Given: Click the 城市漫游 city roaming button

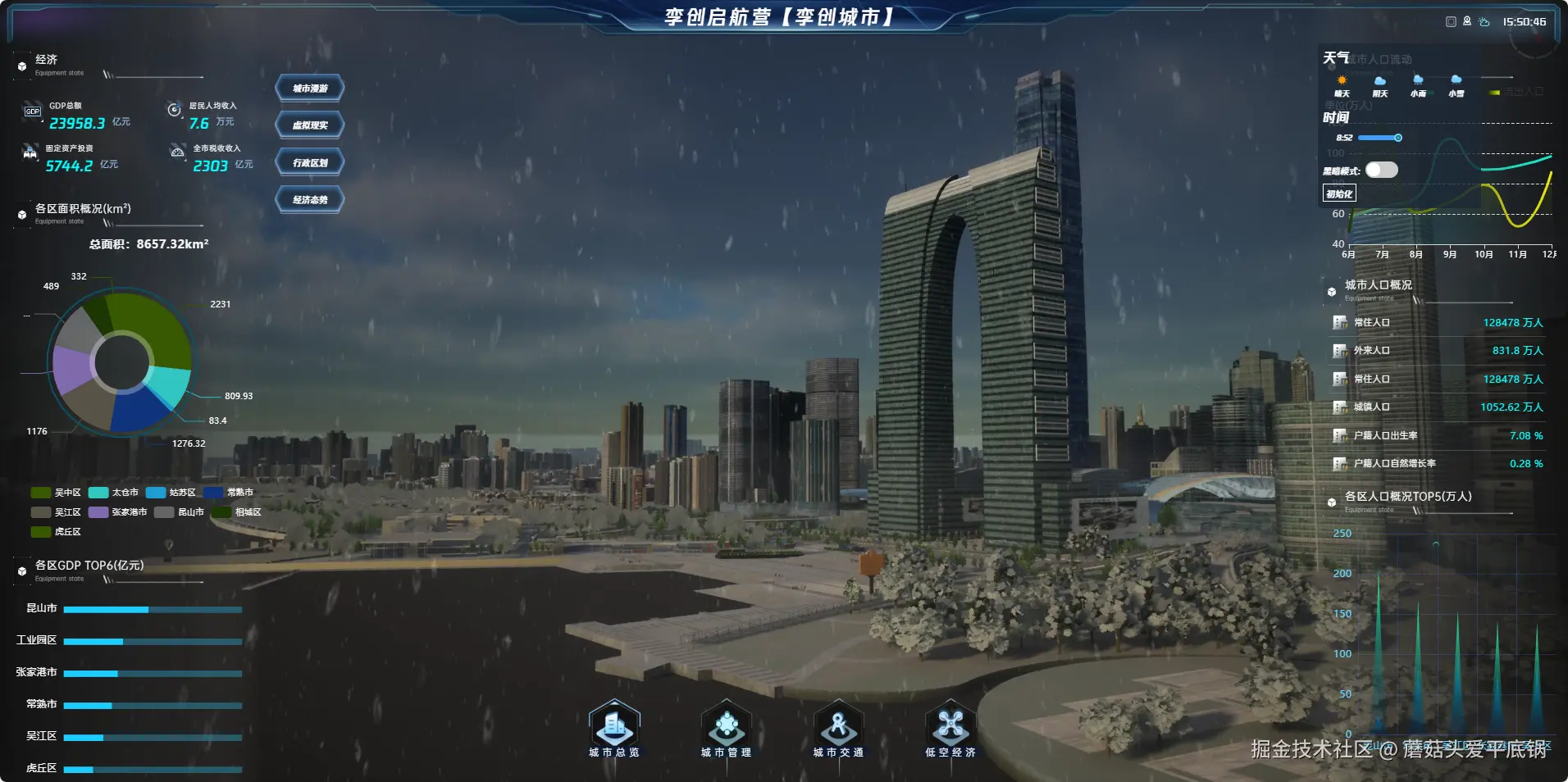Looking at the screenshot, I should (310, 89).
